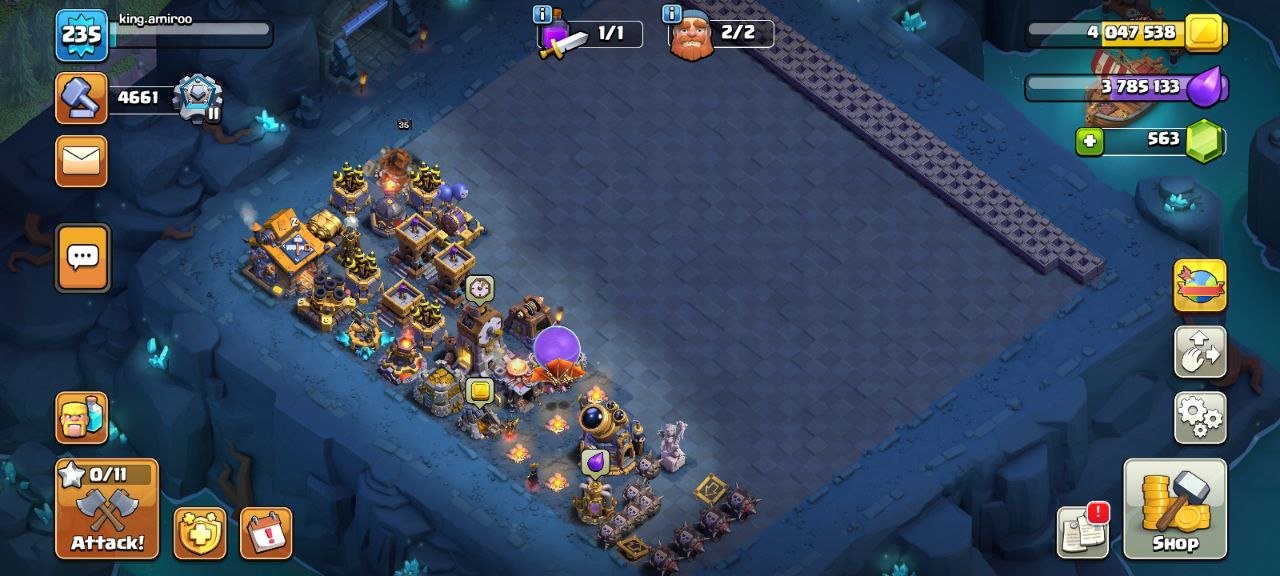The height and width of the screenshot is (576, 1280).
Task: Open the chat speech bubble
Action: [x=82, y=257]
